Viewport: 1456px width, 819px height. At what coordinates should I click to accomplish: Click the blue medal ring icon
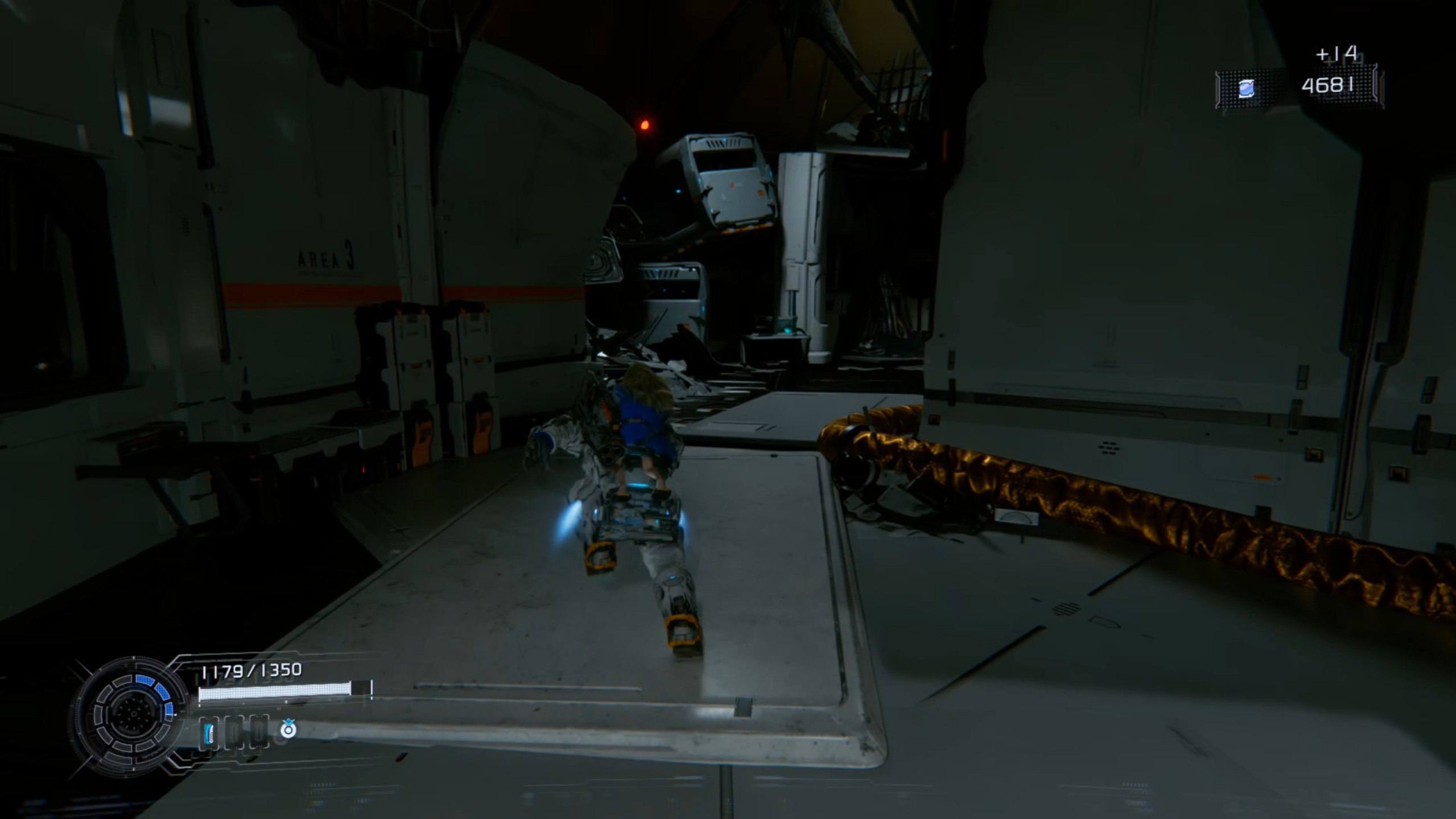pyautogui.click(x=288, y=729)
